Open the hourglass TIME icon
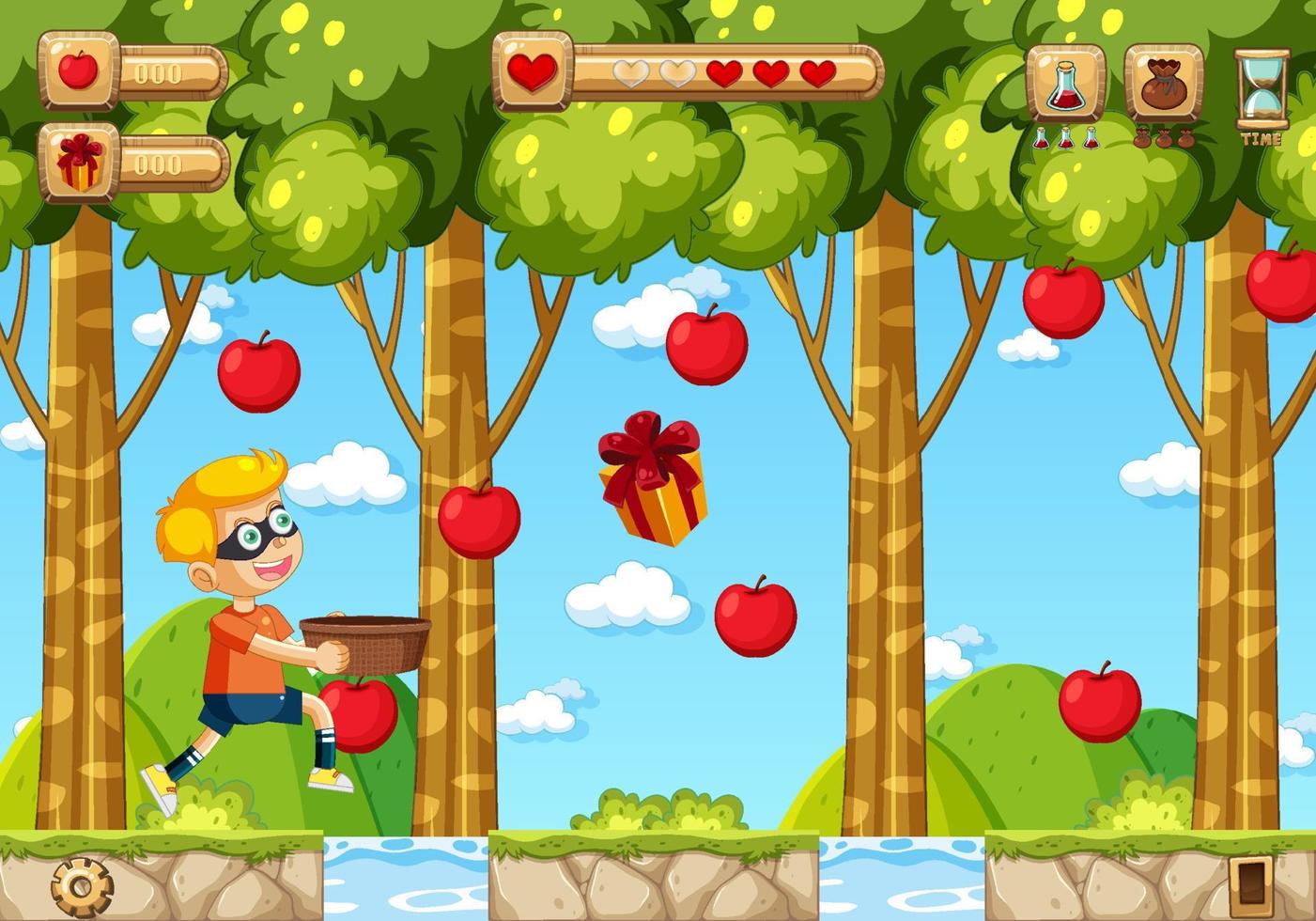 click(x=1262, y=87)
